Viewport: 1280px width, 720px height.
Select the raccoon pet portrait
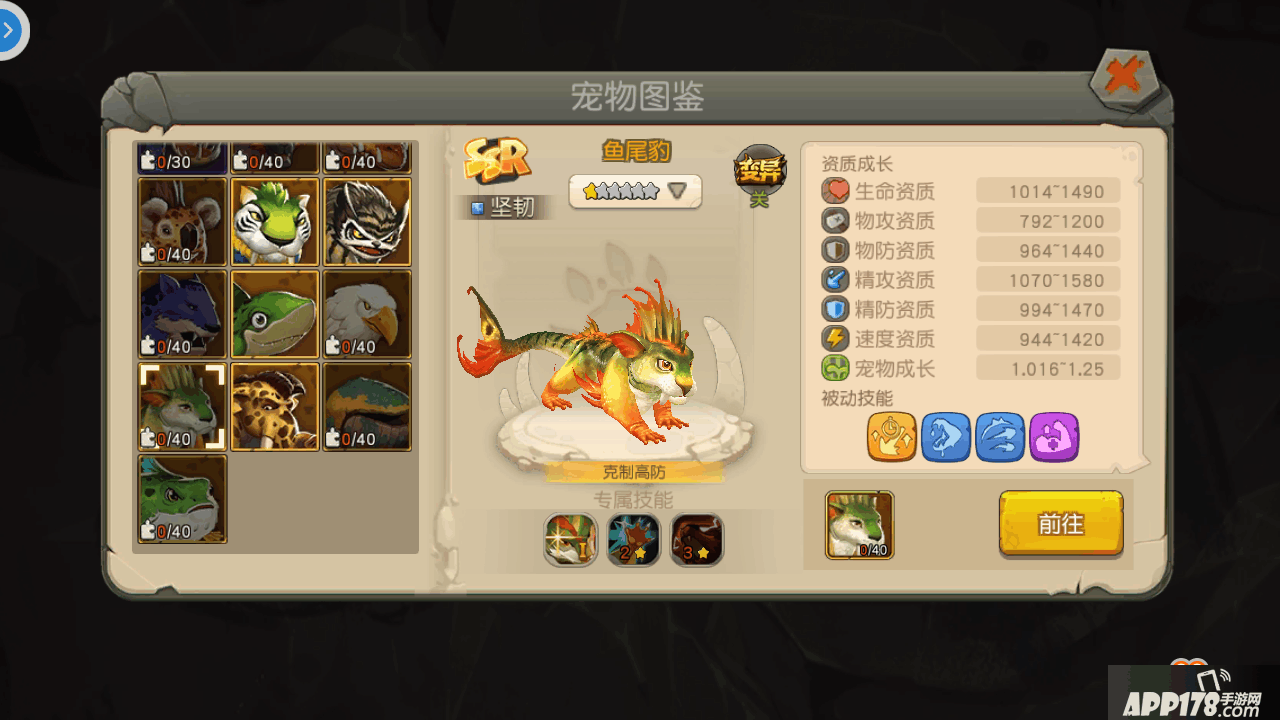[x=367, y=221]
